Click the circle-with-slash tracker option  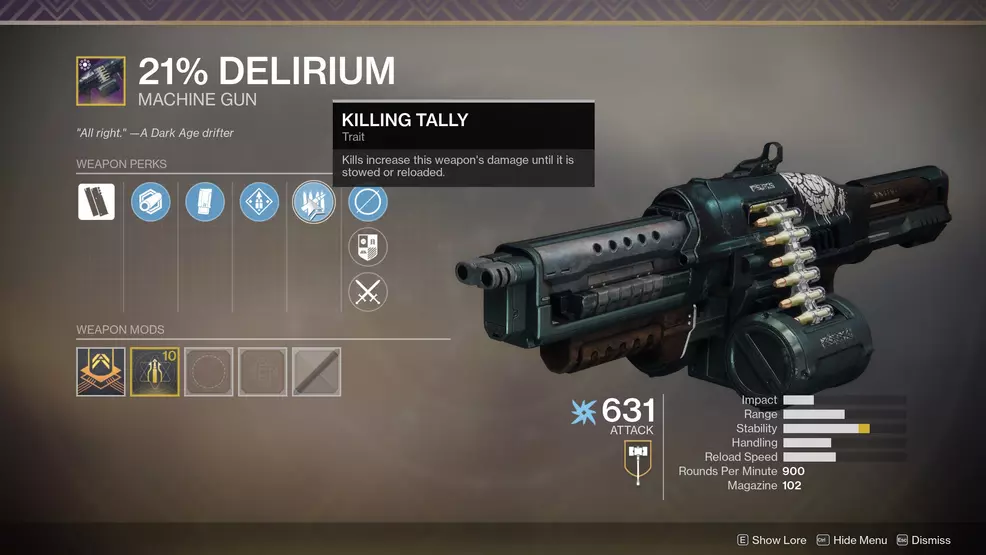tap(368, 202)
